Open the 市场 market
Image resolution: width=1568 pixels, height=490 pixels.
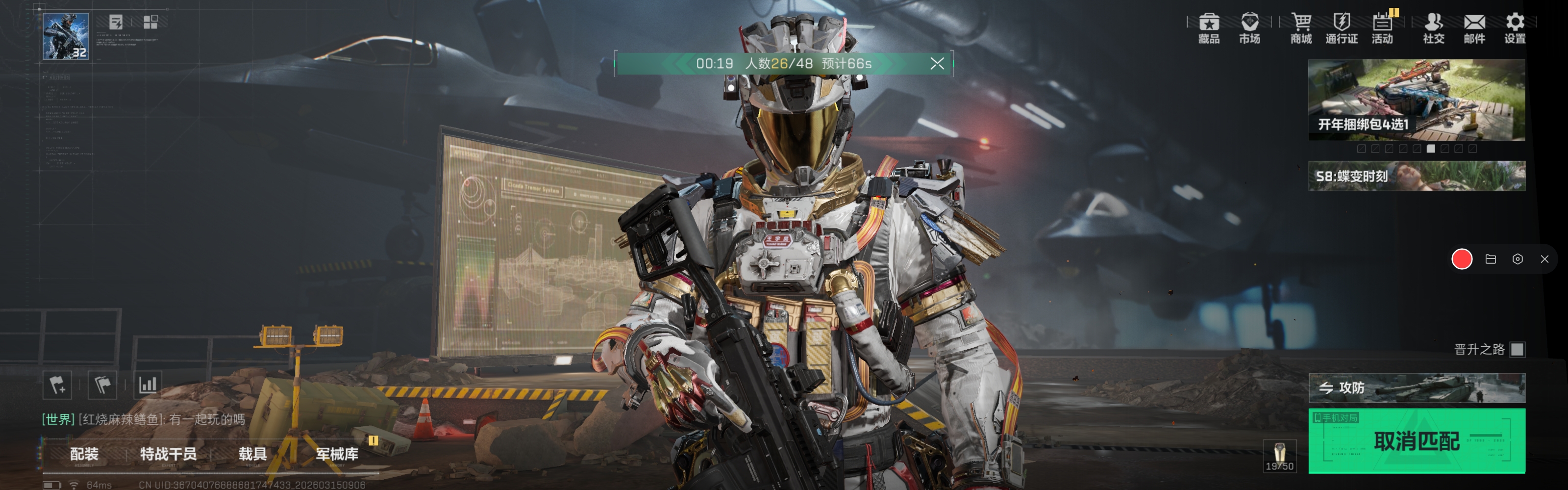click(x=1249, y=28)
